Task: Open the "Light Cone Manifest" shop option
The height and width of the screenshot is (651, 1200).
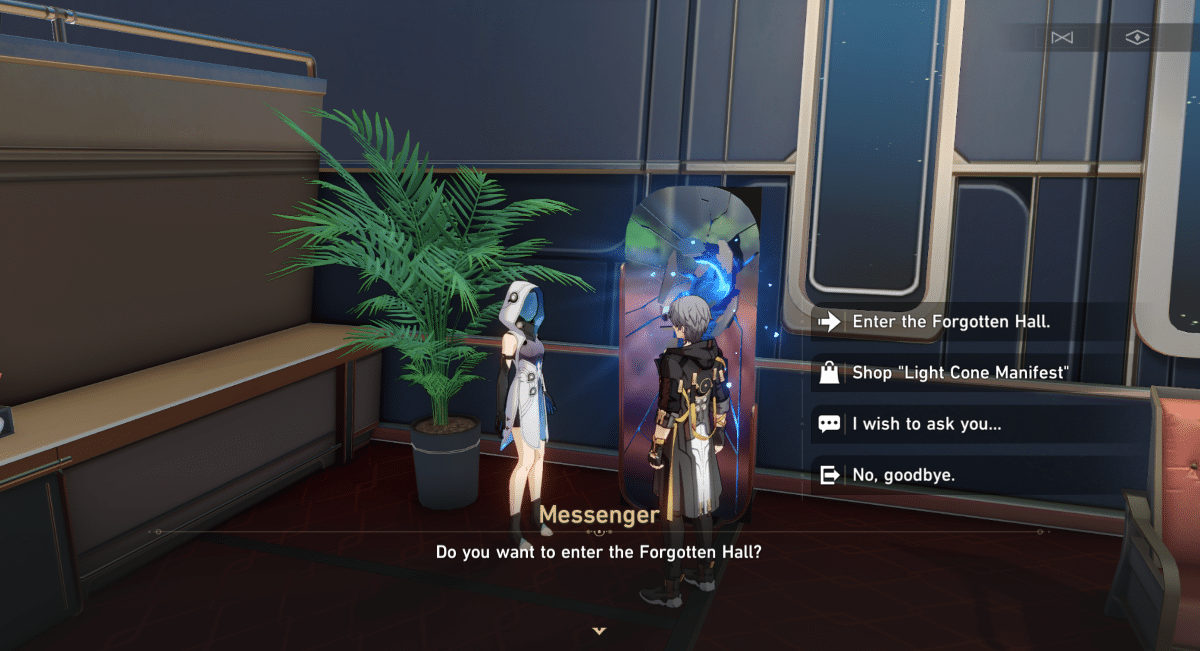Action: click(x=960, y=373)
